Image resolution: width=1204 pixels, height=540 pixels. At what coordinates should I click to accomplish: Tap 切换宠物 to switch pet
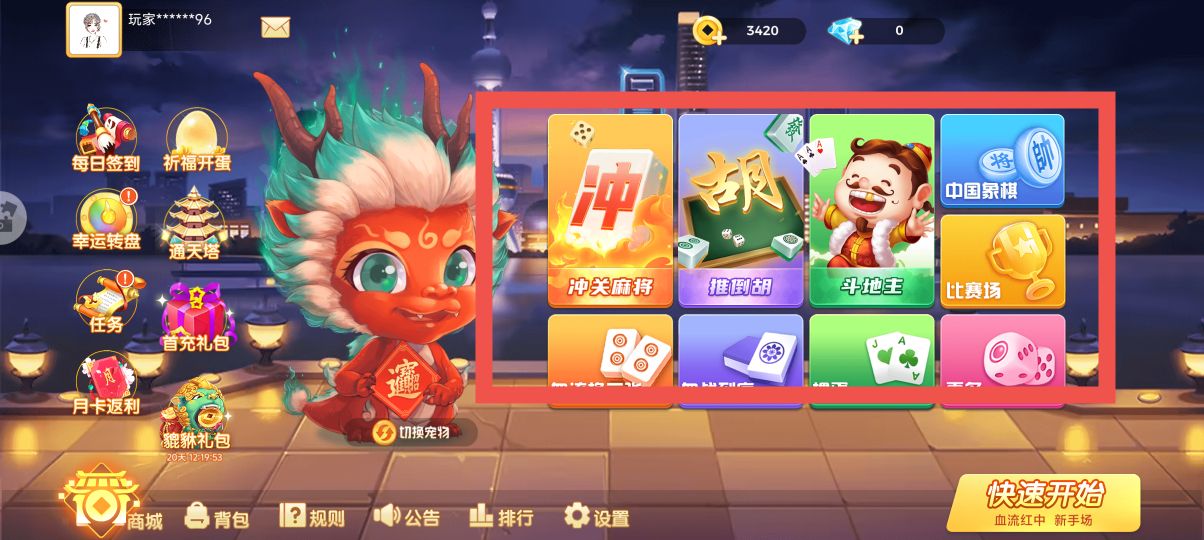tap(410, 432)
